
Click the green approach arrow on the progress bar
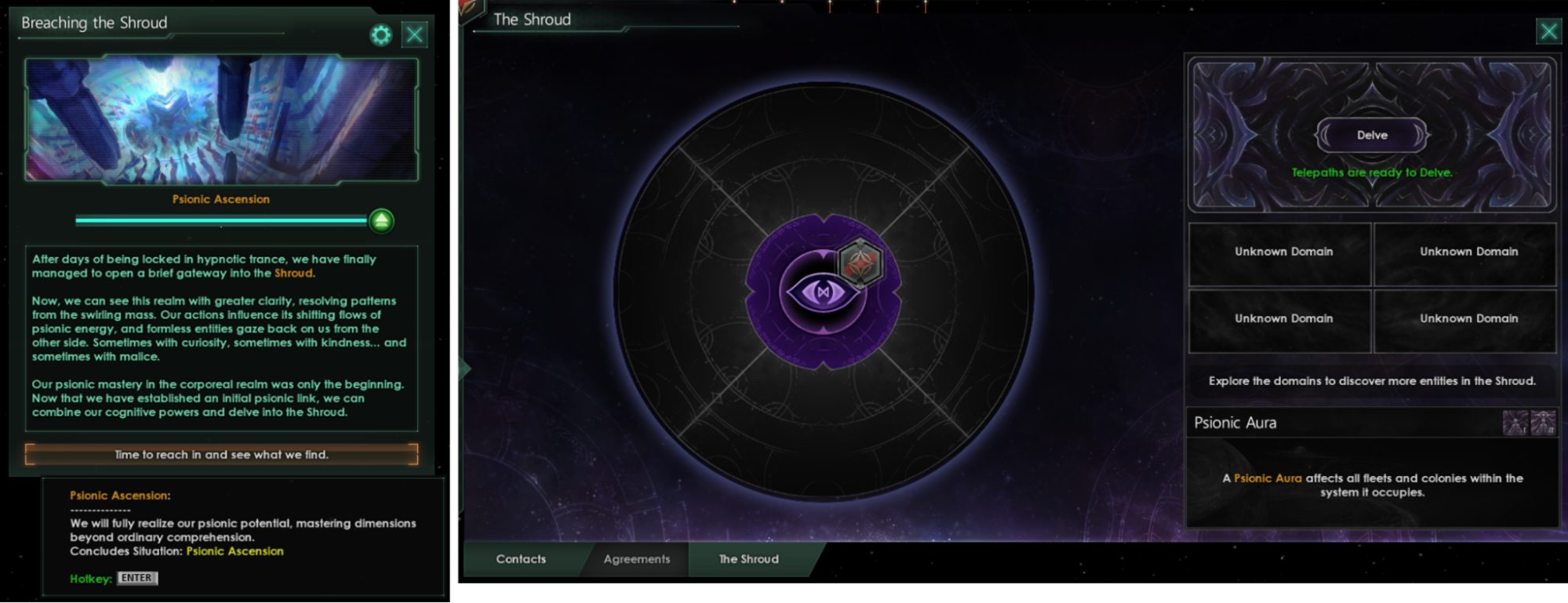381,220
